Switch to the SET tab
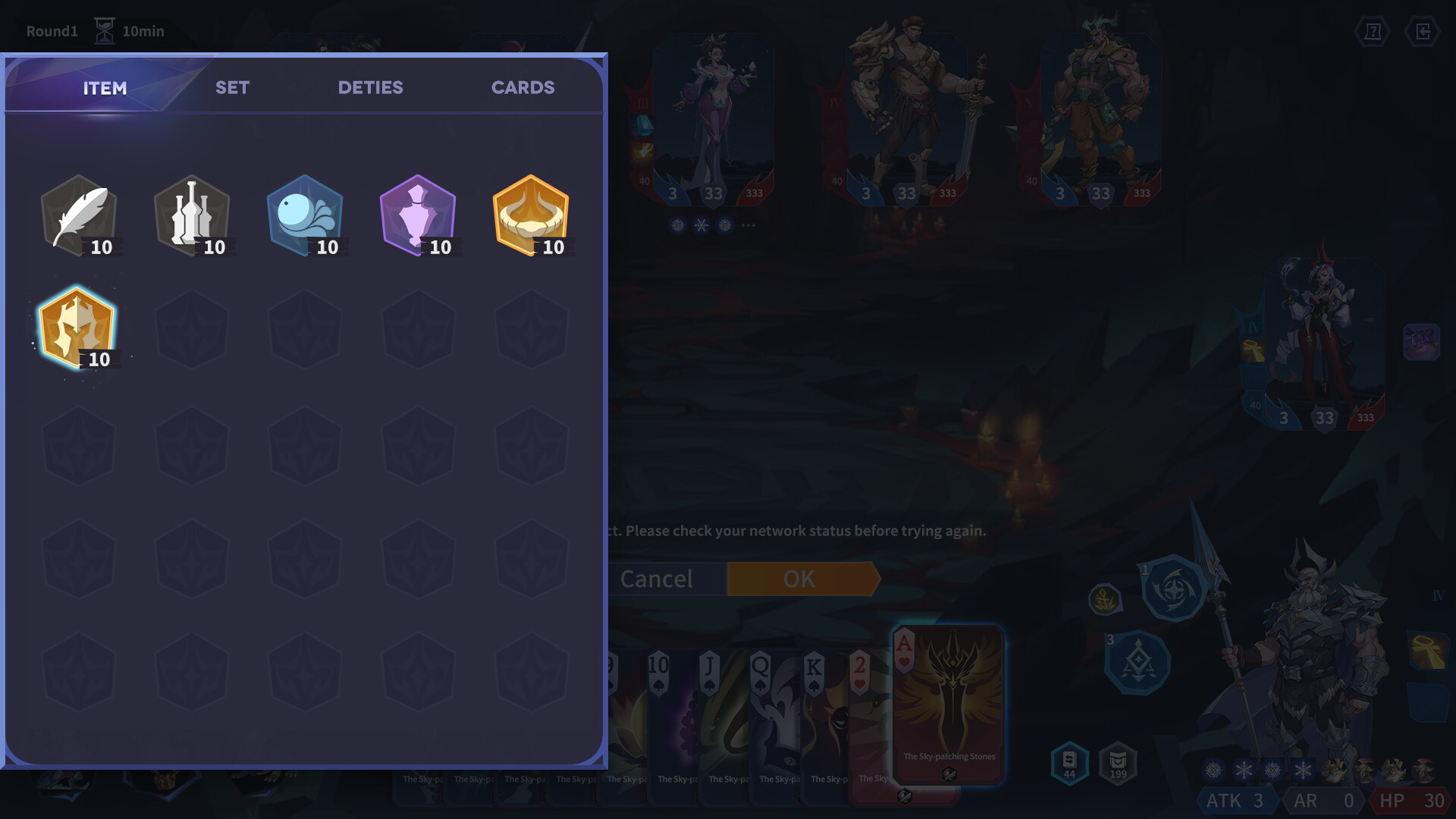1456x819 pixels. coord(231,87)
